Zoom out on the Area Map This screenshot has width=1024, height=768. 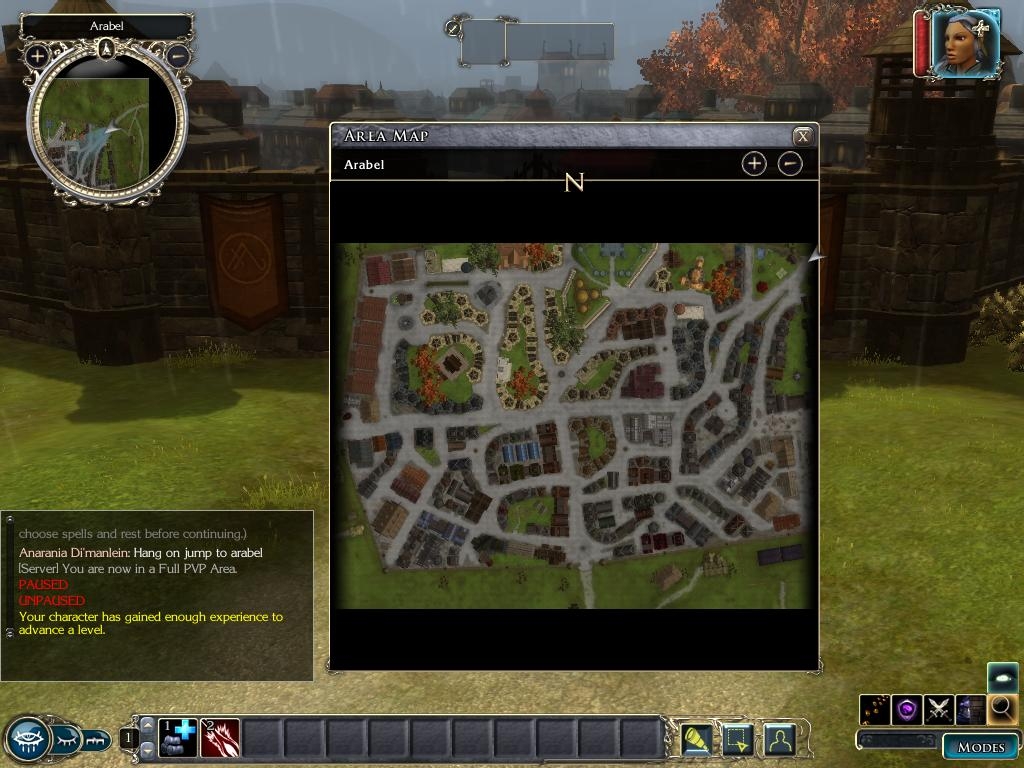(x=790, y=164)
